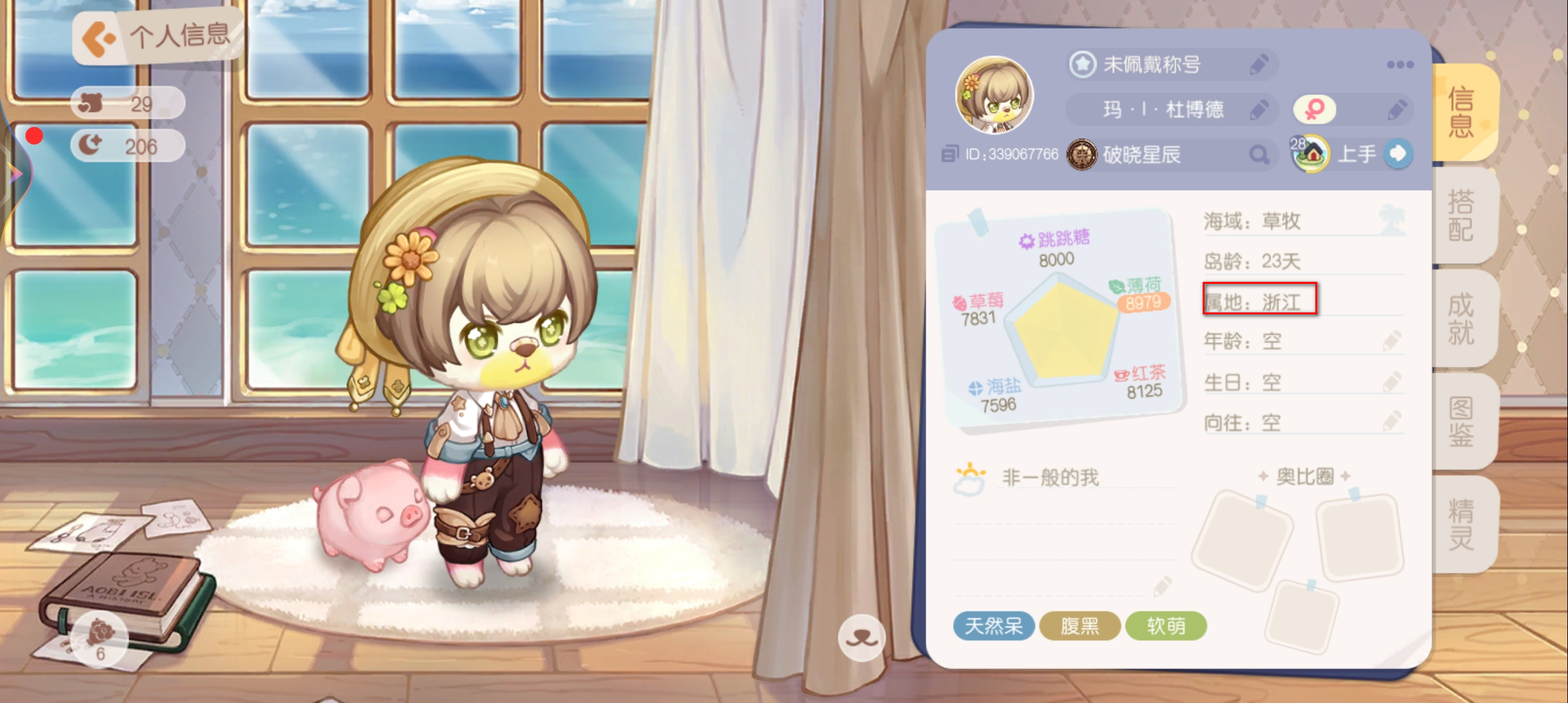The height and width of the screenshot is (703, 1568).
Task: Edit the player name 玛·I·杜博德
Action: [1259, 109]
